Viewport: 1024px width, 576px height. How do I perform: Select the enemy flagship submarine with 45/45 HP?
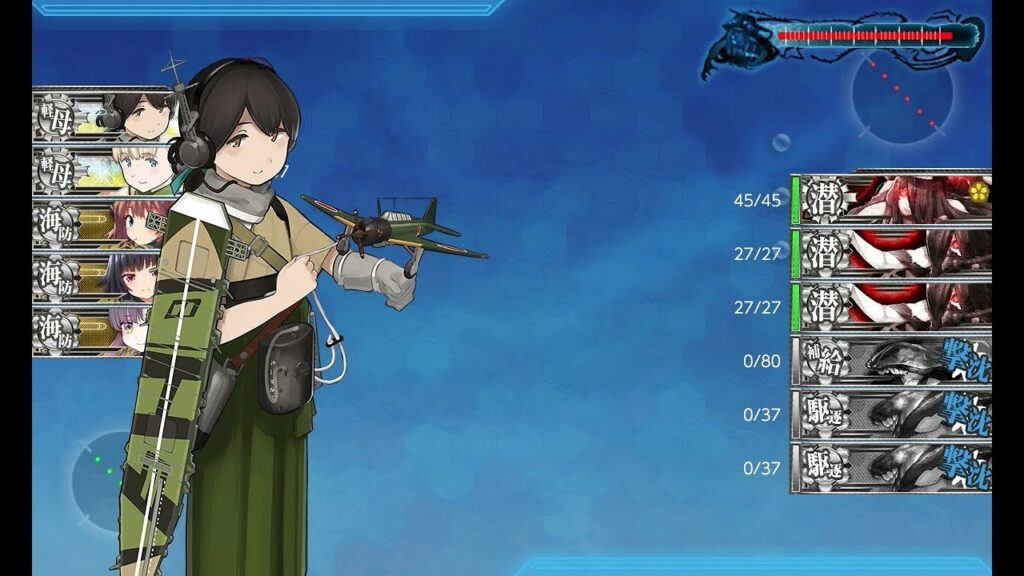click(891, 199)
